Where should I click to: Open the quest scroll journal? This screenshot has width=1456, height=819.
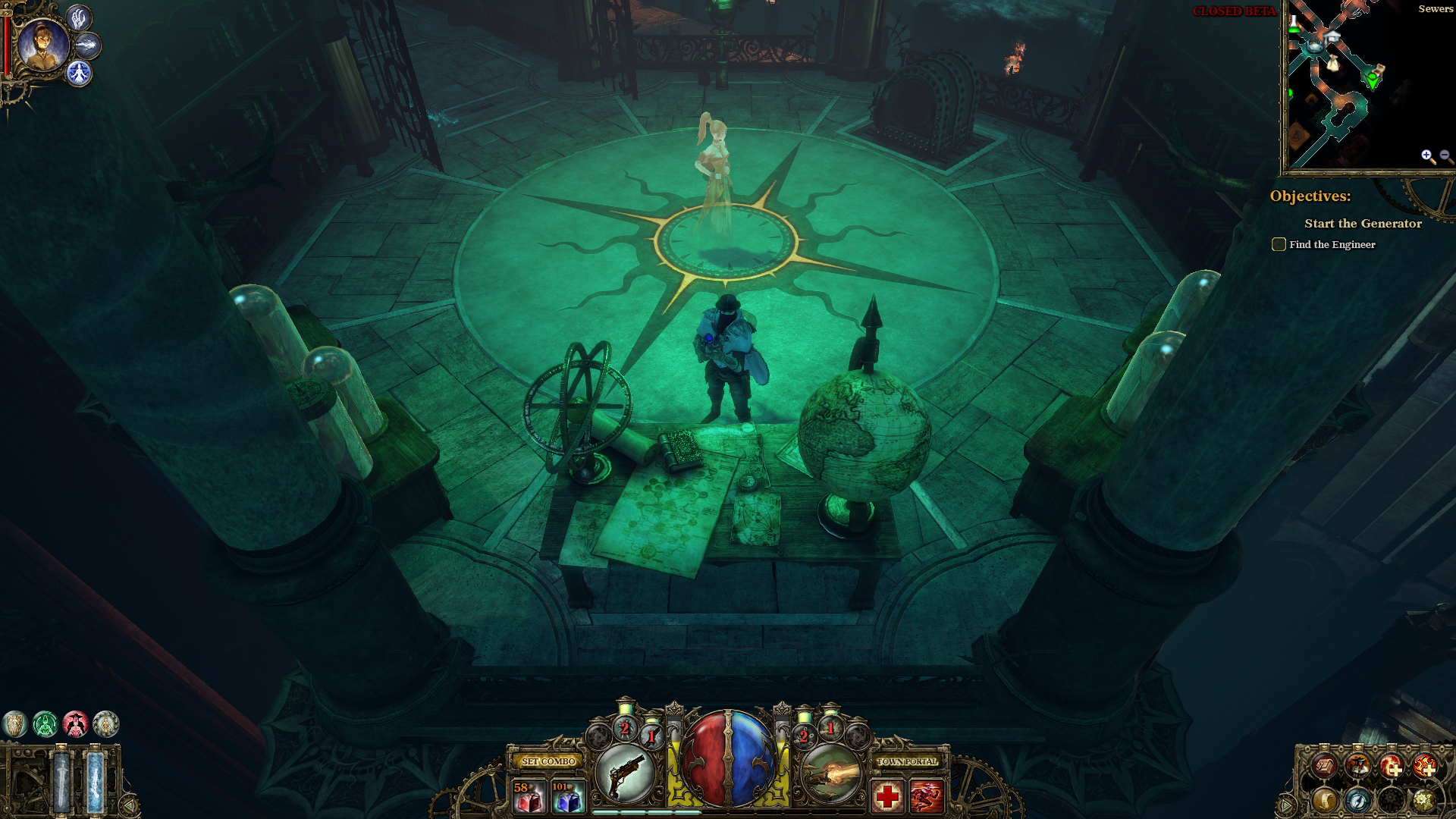1324,800
